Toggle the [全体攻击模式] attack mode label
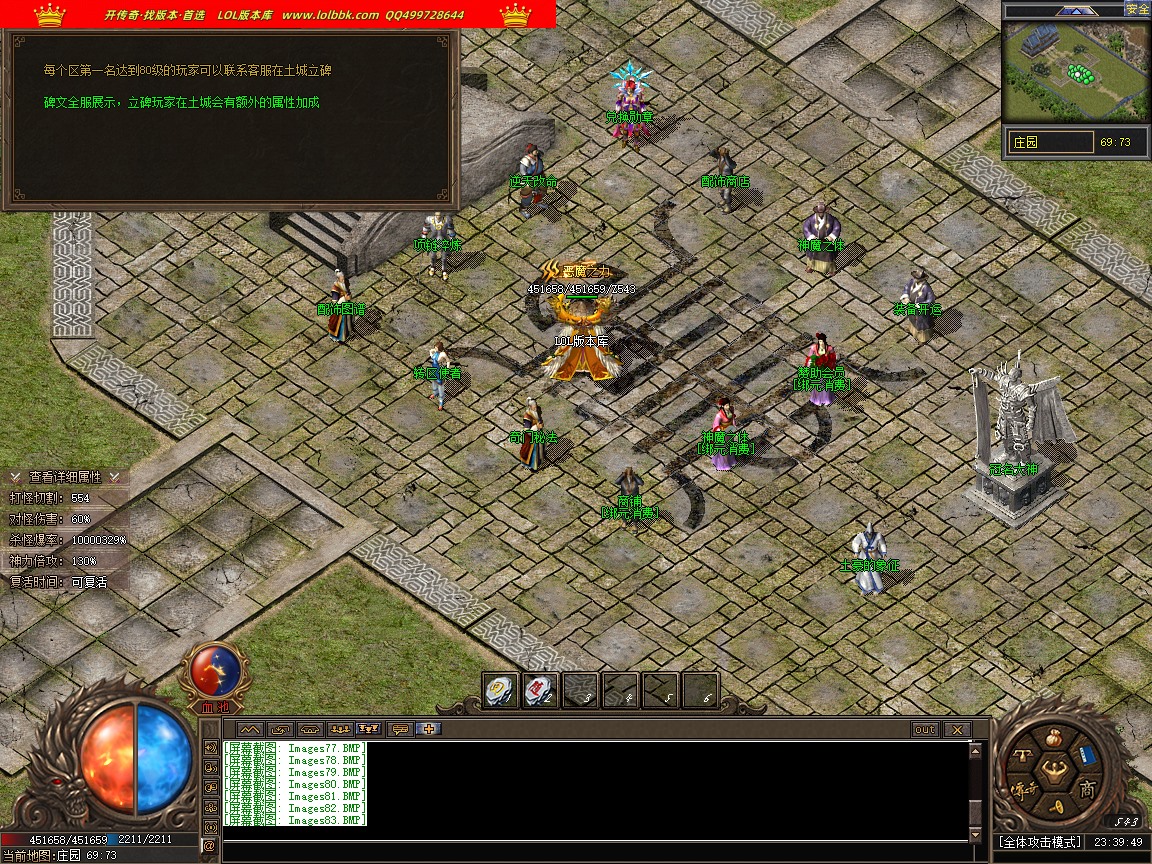Viewport: 1152px width, 864px height. point(1040,842)
